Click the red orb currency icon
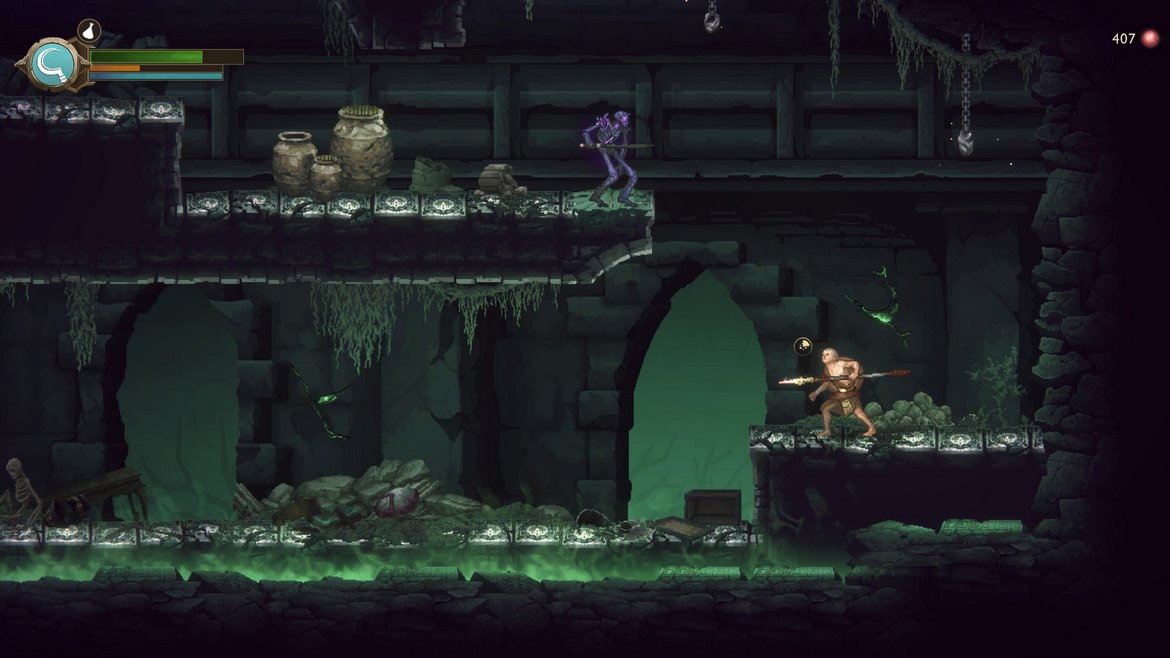The width and height of the screenshot is (1170, 658). (1150, 39)
